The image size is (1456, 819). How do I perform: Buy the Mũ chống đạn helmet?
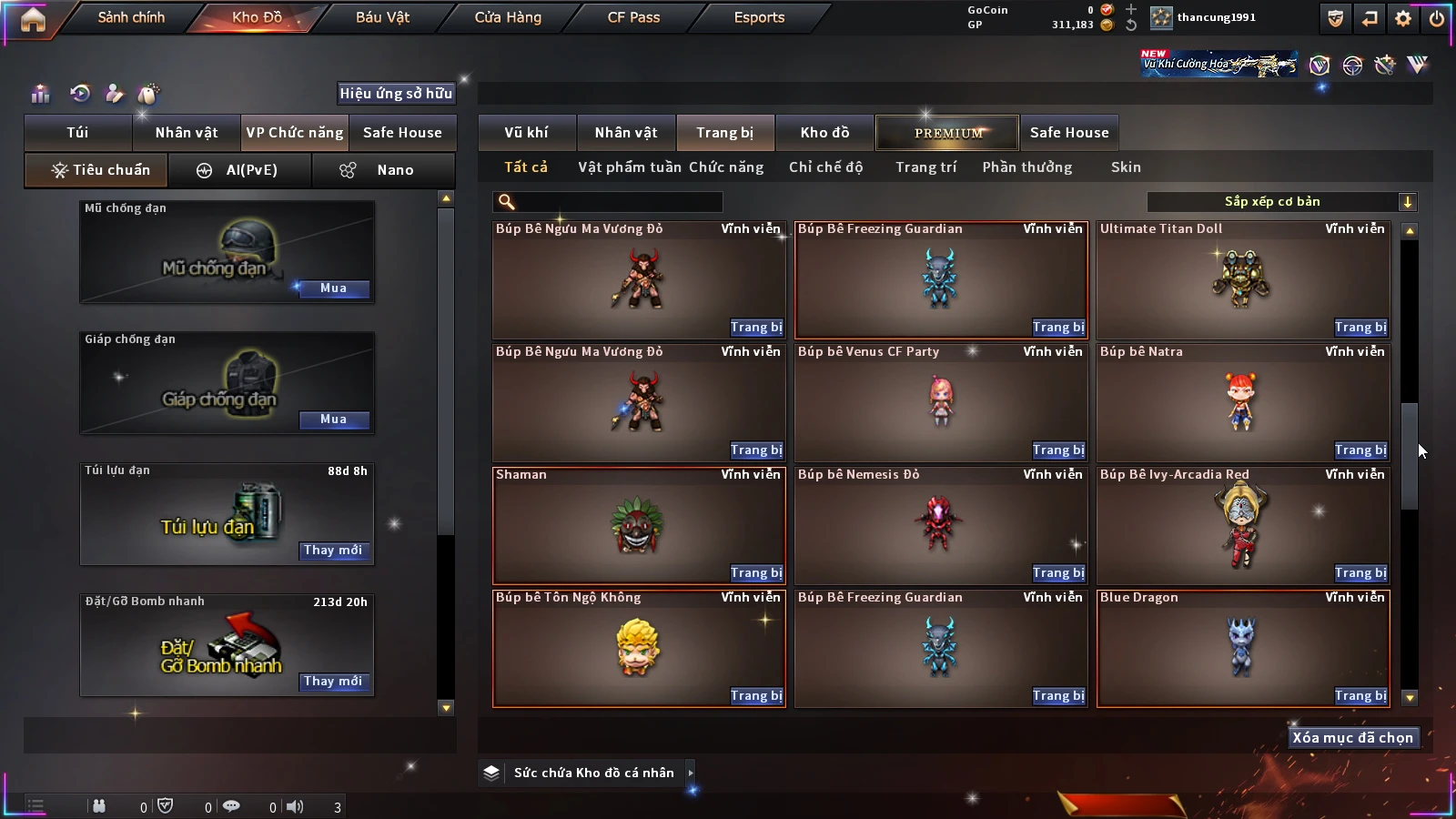tap(333, 288)
